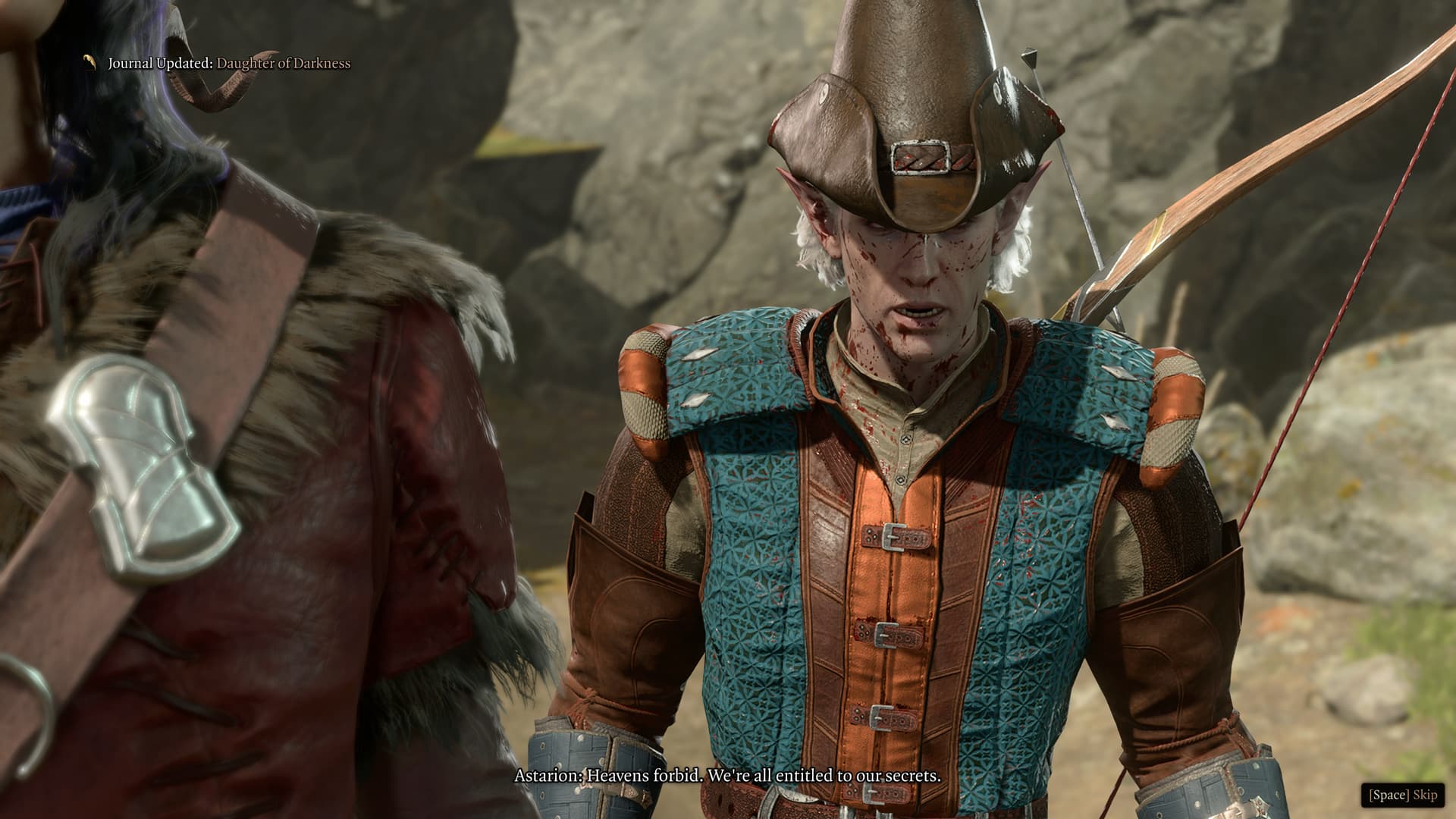Open the Daughter of Darkness journal update

tap(283, 64)
